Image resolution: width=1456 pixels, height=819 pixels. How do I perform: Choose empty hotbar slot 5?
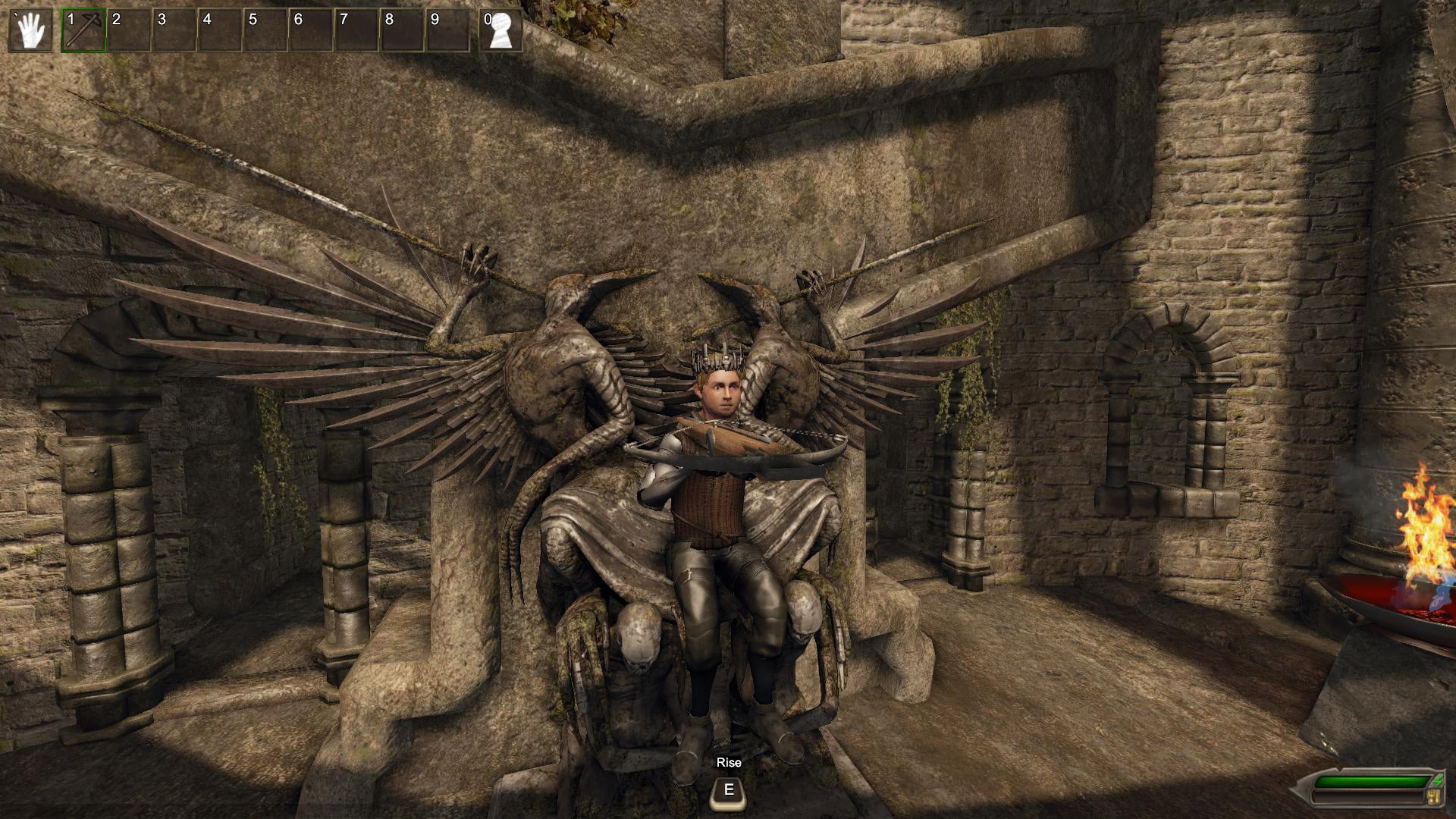[265, 30]
